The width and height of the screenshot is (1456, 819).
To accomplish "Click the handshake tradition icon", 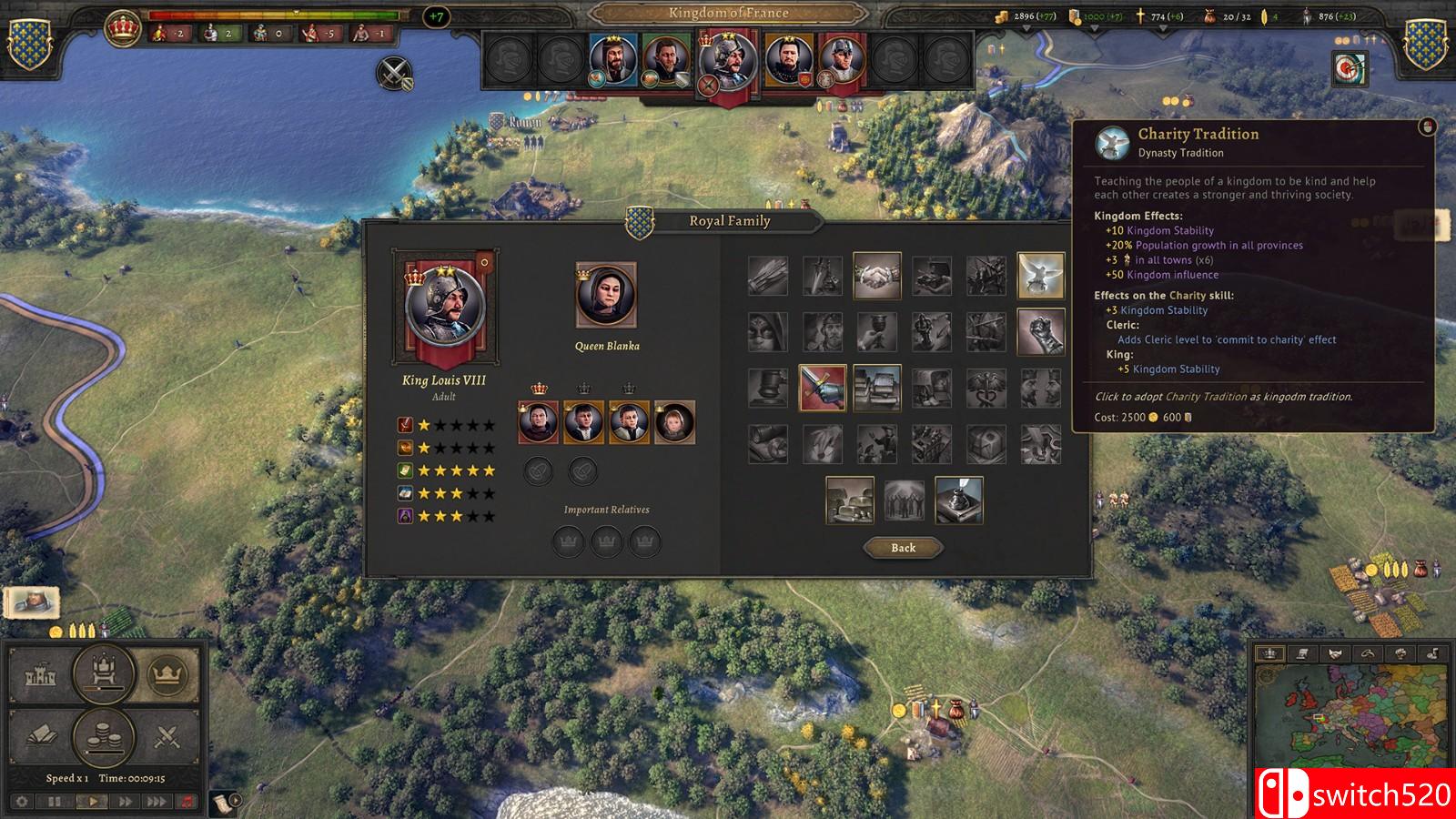I will pos(877,276).
